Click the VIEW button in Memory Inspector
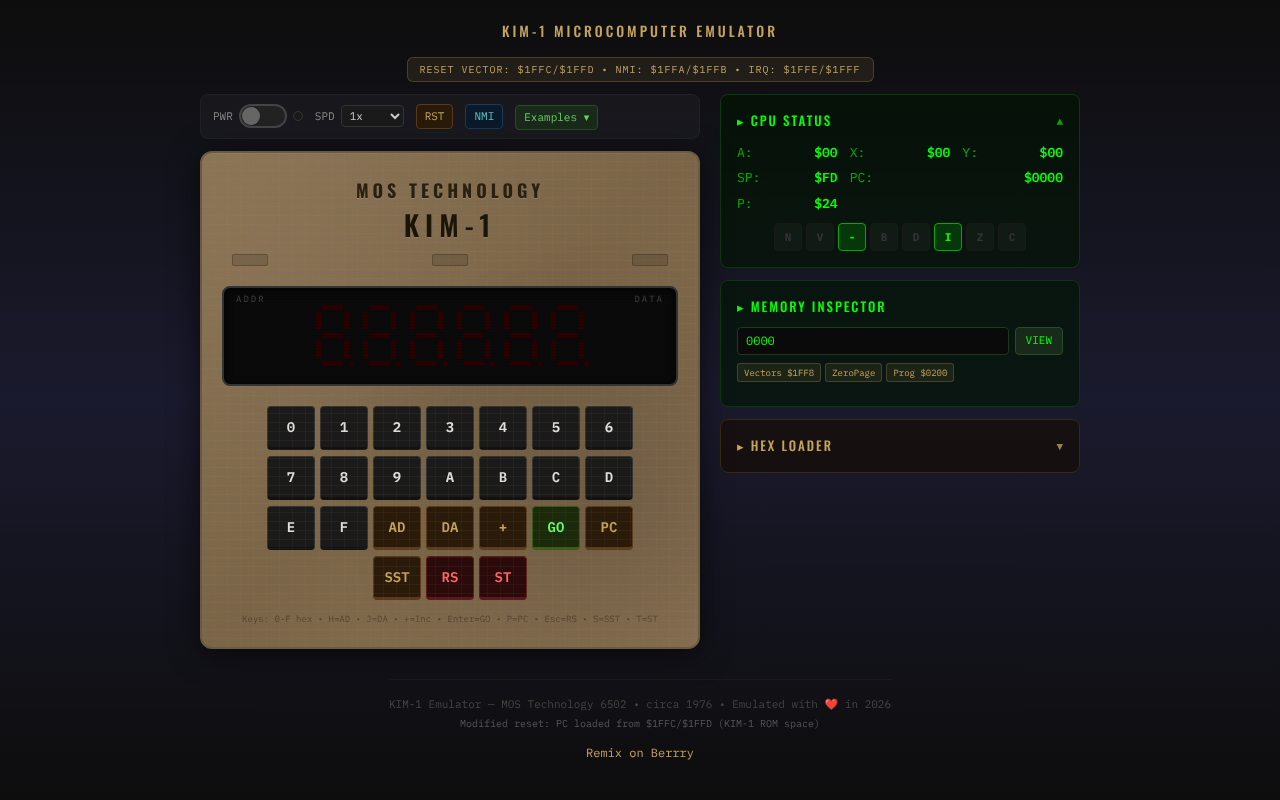This screenshot has height=800, width=1280. click(1038, 341)
